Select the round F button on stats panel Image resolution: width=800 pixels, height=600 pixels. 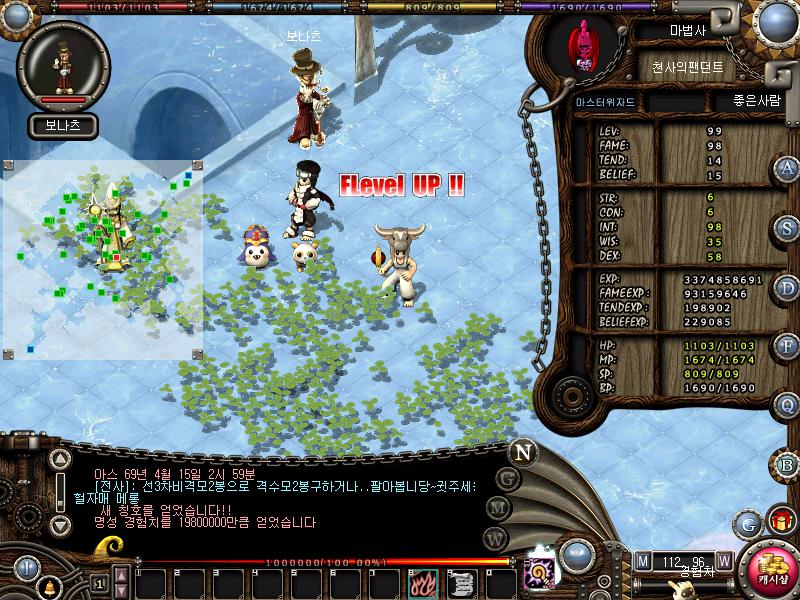click(x=788, y=346)
